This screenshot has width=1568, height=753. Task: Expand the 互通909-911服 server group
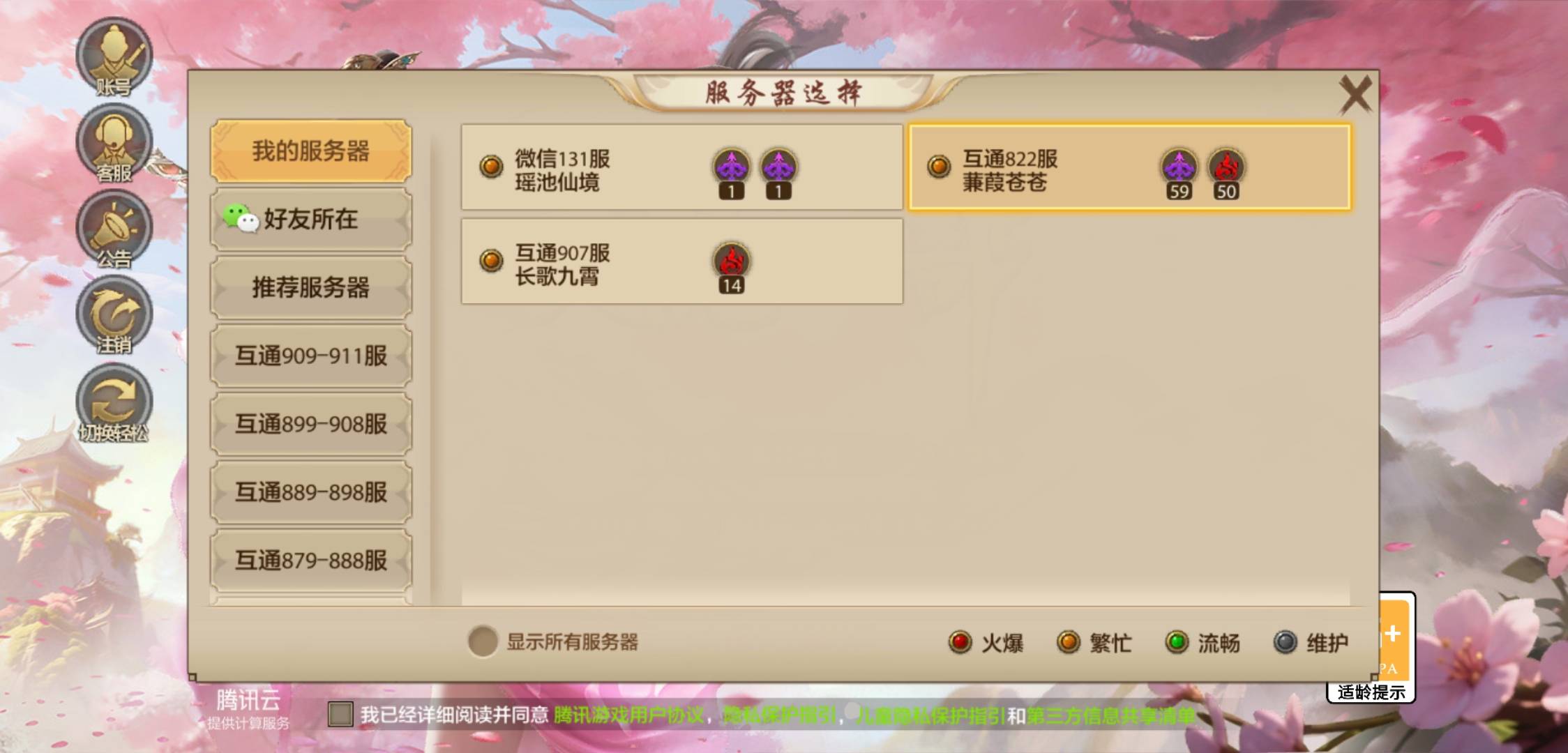pos(312,356)
